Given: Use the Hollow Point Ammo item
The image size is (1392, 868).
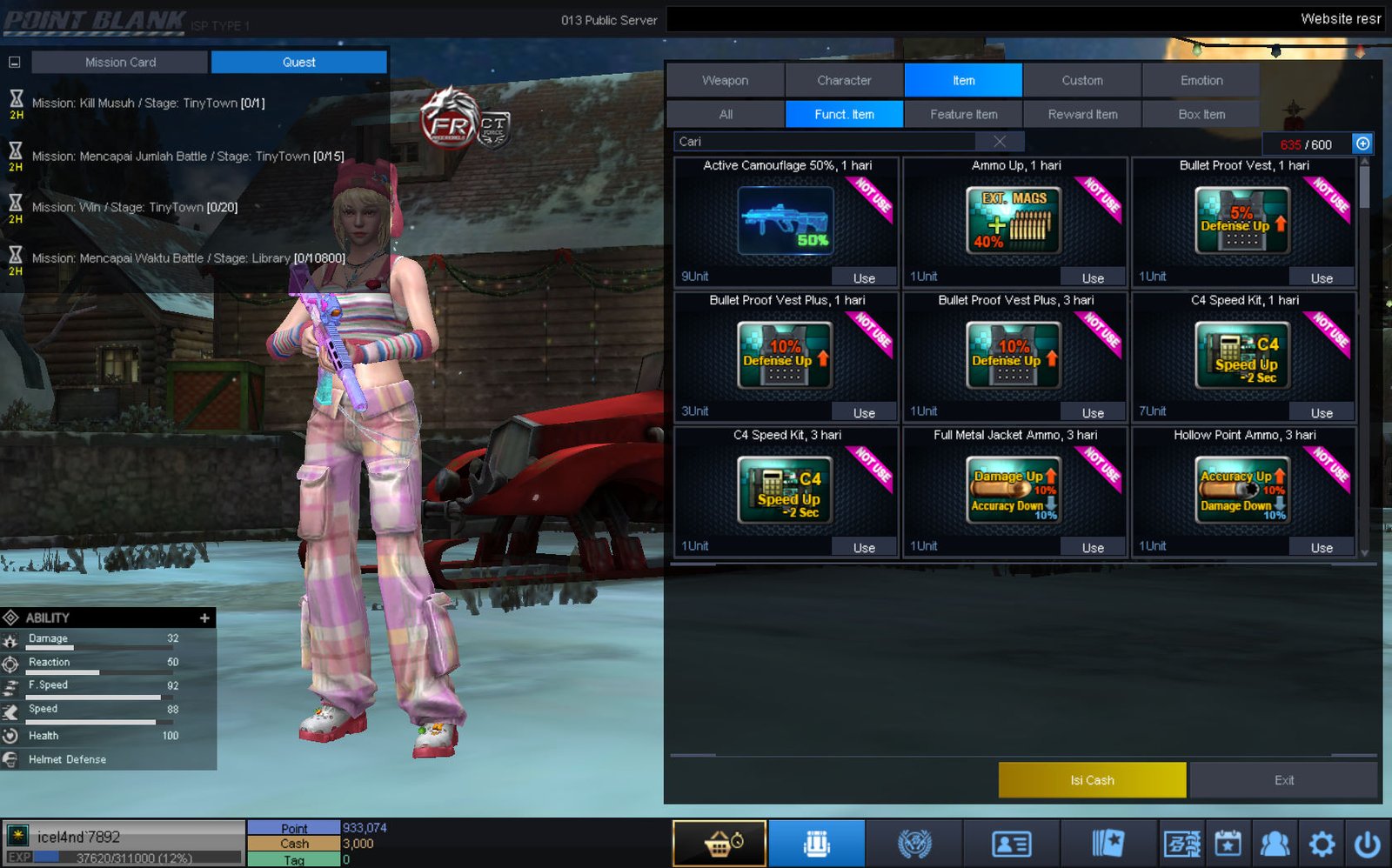Looking at the screenshot, I should pyautogui.click(x=1322, y=548).
